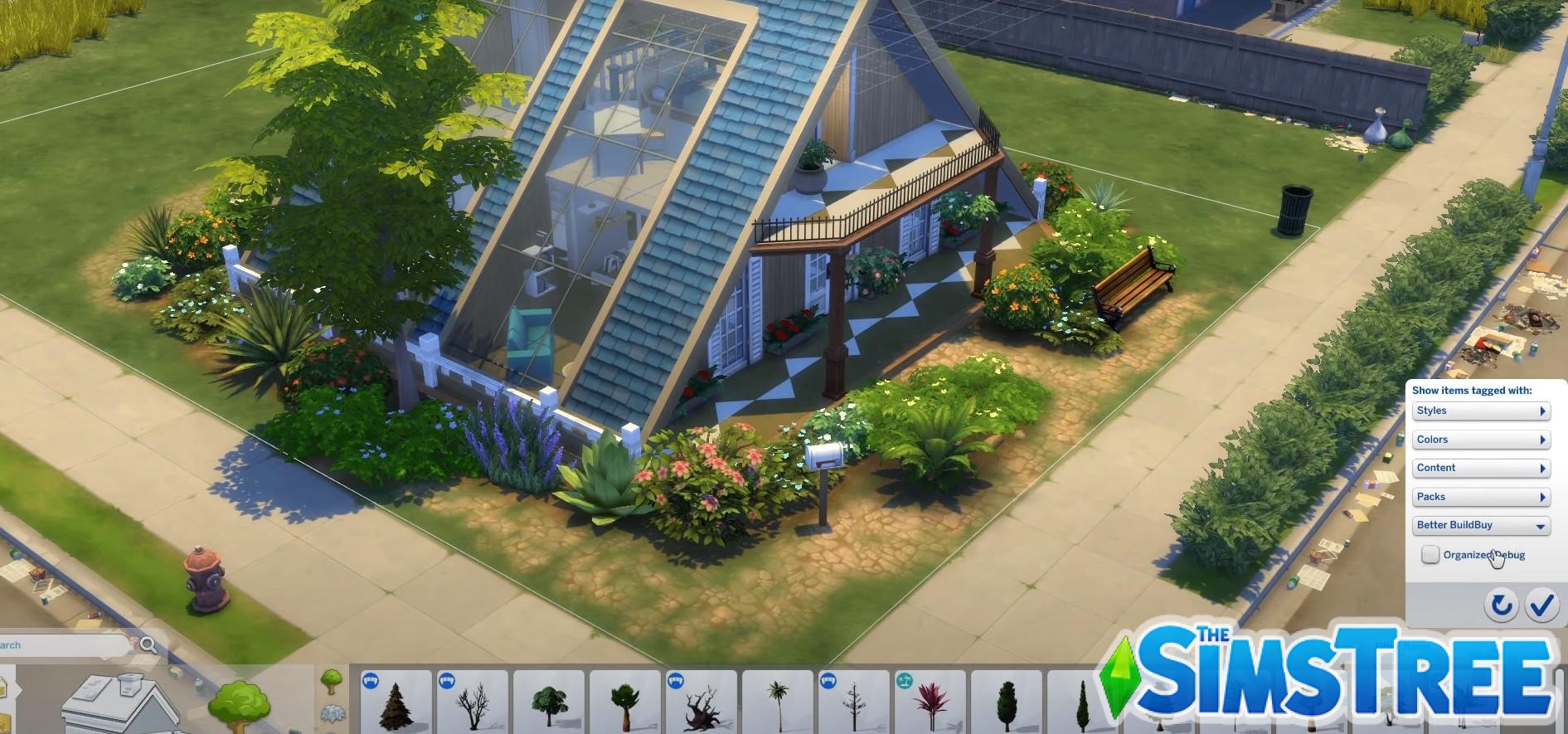Confirm filter settings with the checkmark button
Screen dimensions: 1568x734
pos(1541,605)
